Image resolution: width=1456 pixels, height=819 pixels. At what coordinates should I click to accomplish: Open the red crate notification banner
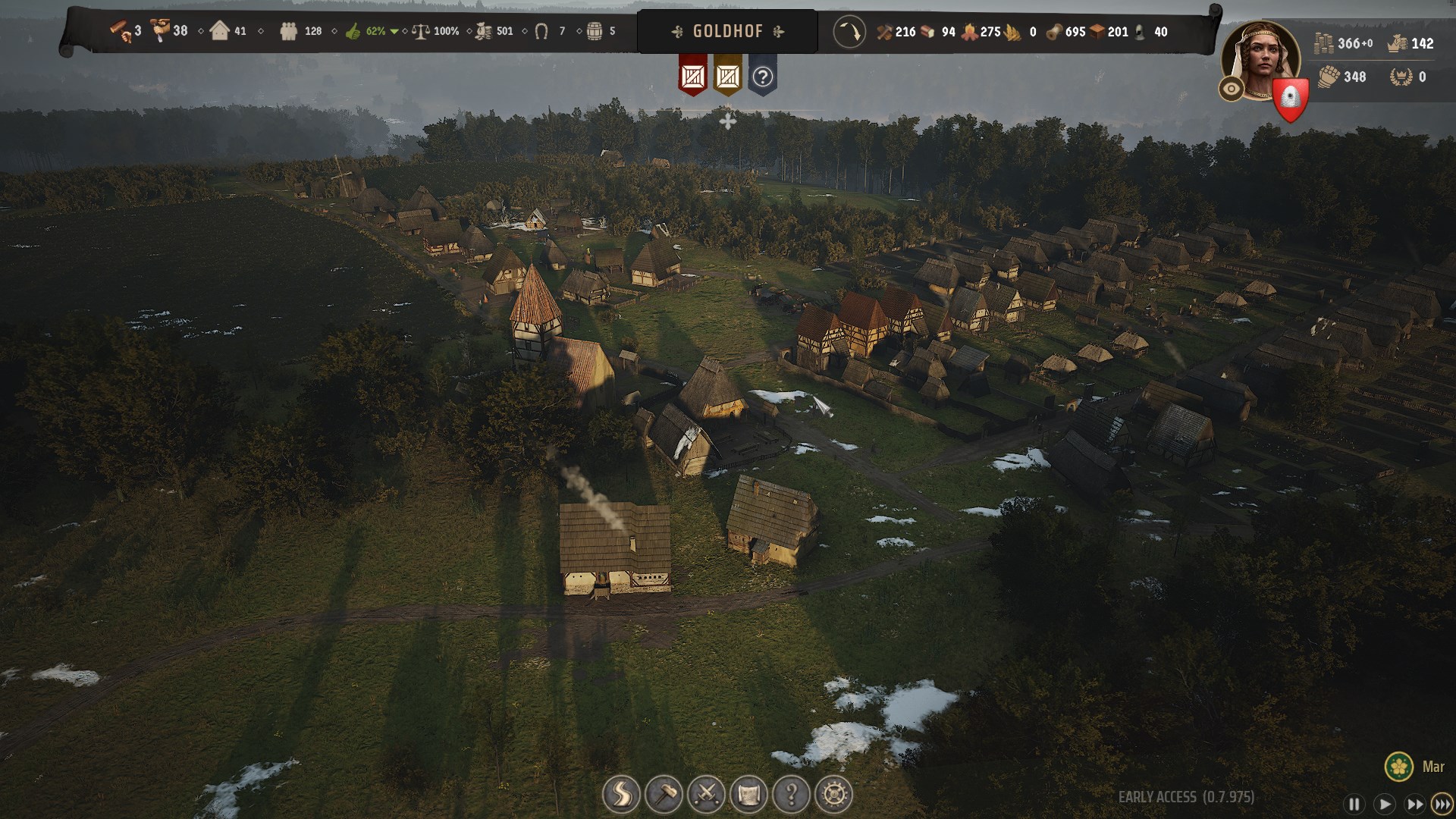tap(692, 76)
